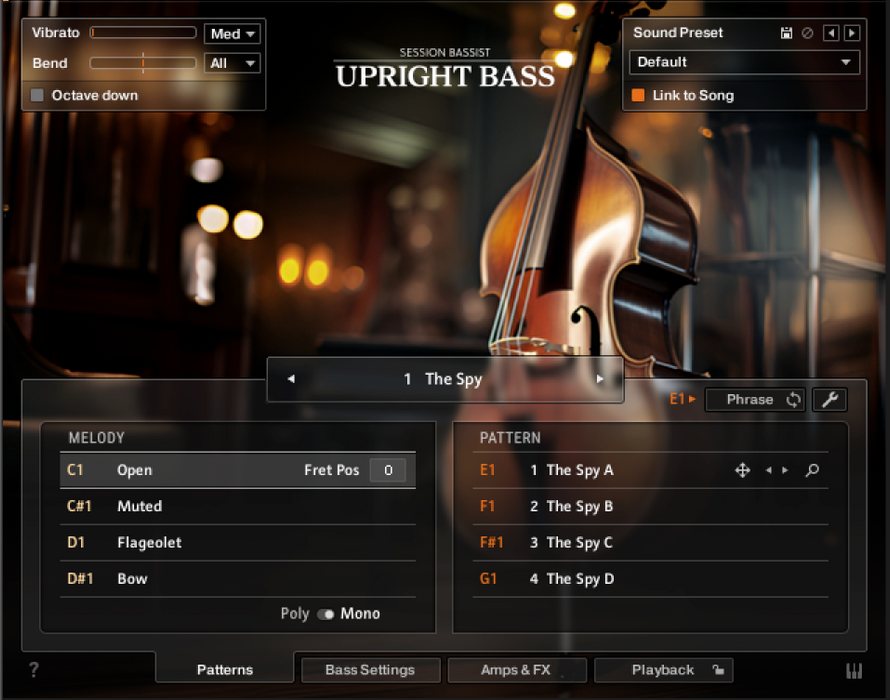Go to the next sound preset
The image size is (890, 700).
point(852,33)
